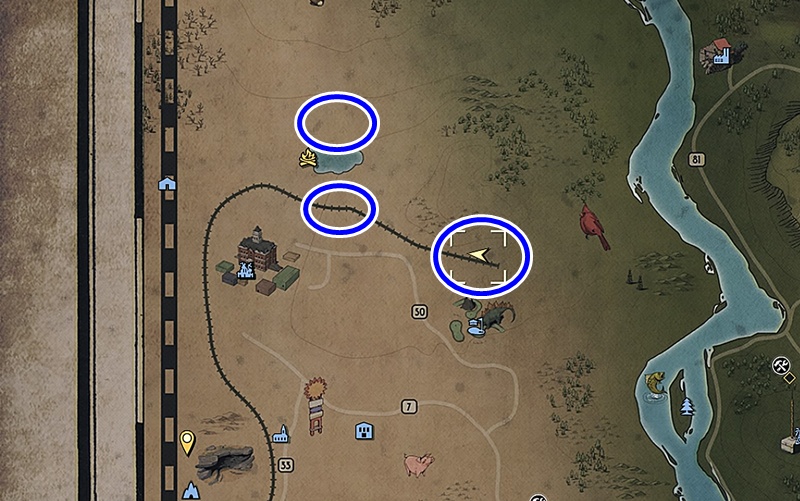Choose the blue building marker near route 7

[x=364, y=431]
